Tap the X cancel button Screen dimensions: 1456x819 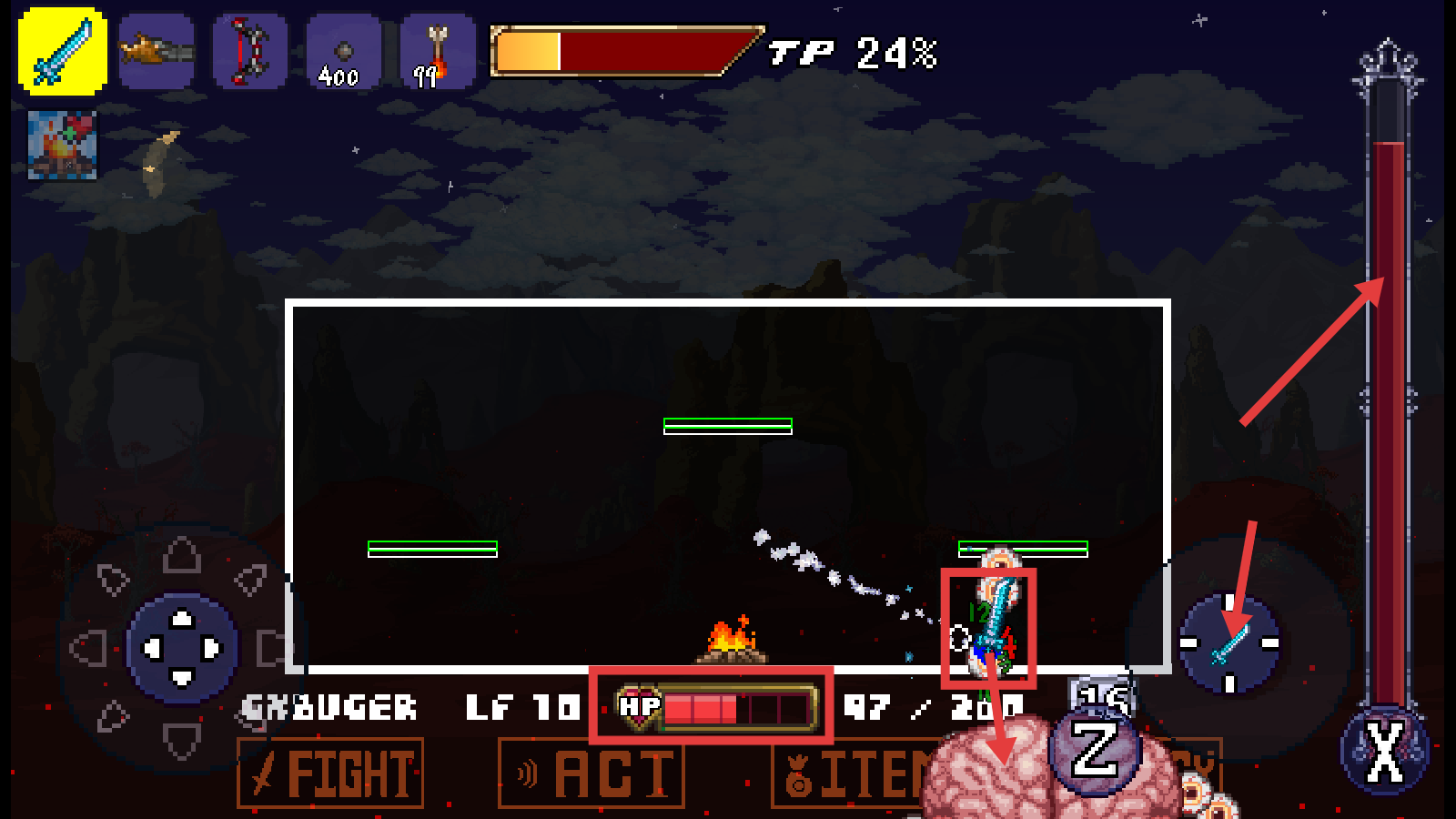1385,752
